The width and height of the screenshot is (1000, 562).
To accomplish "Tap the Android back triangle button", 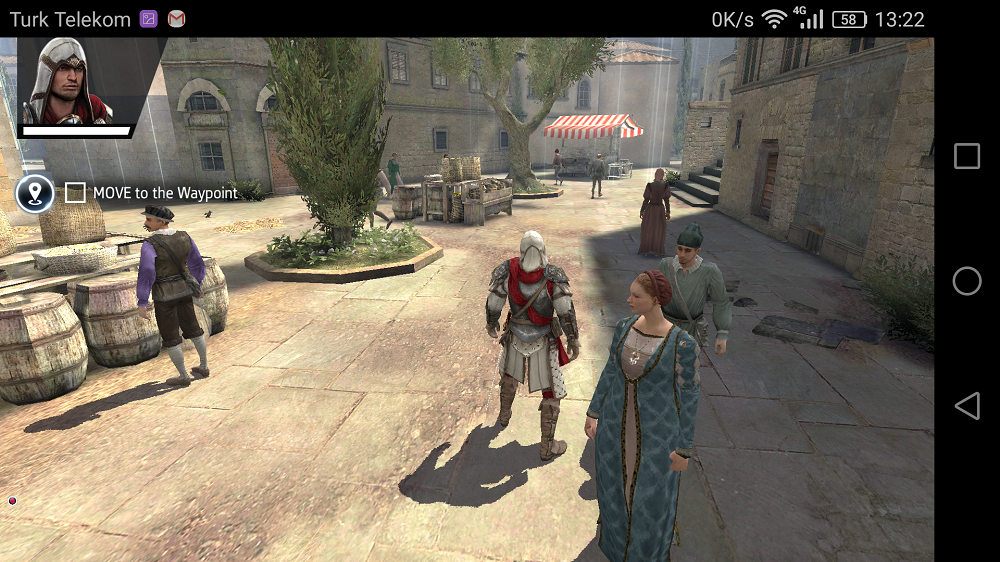I will [966, 405].
